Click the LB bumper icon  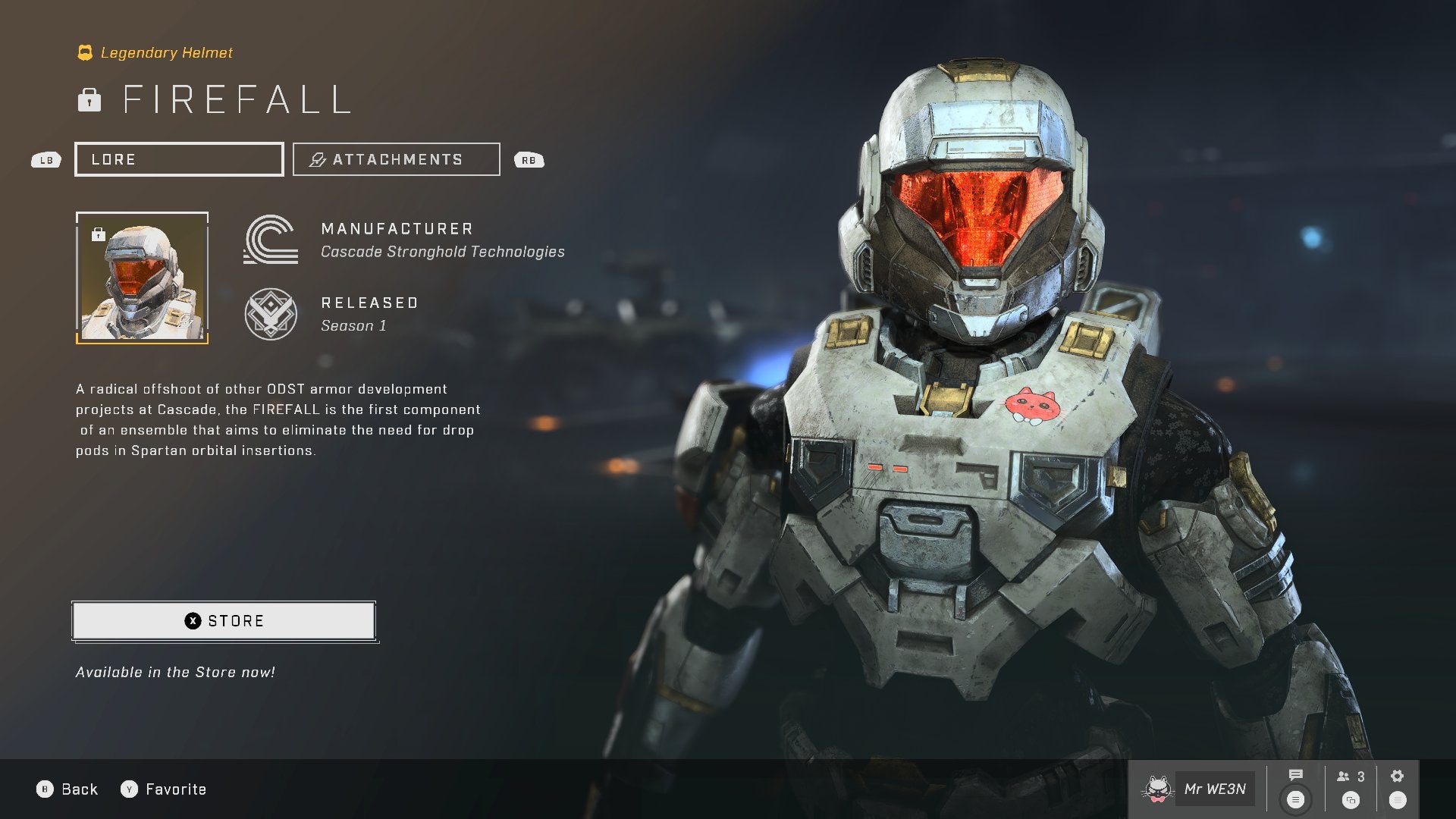click(45, 160)
